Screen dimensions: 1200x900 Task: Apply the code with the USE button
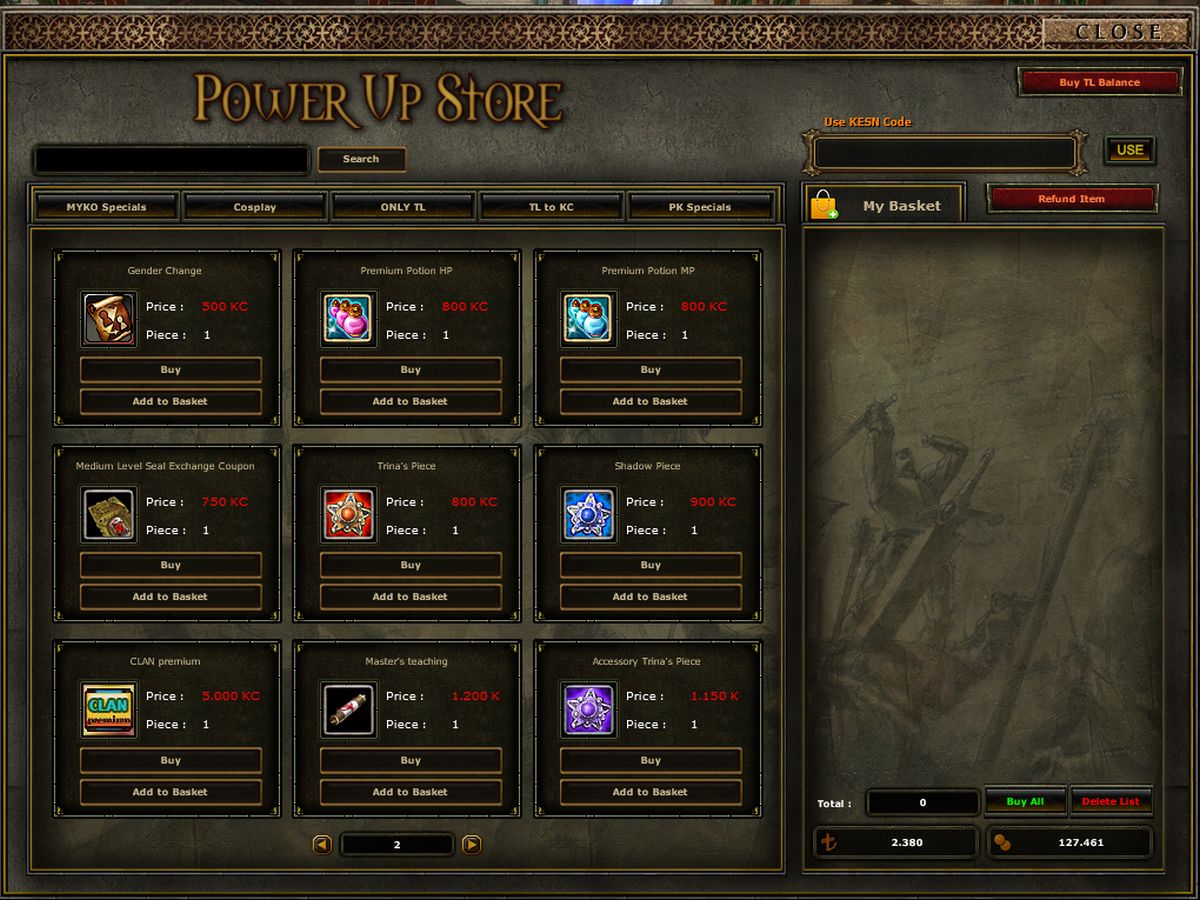(x=1129, y=150)
